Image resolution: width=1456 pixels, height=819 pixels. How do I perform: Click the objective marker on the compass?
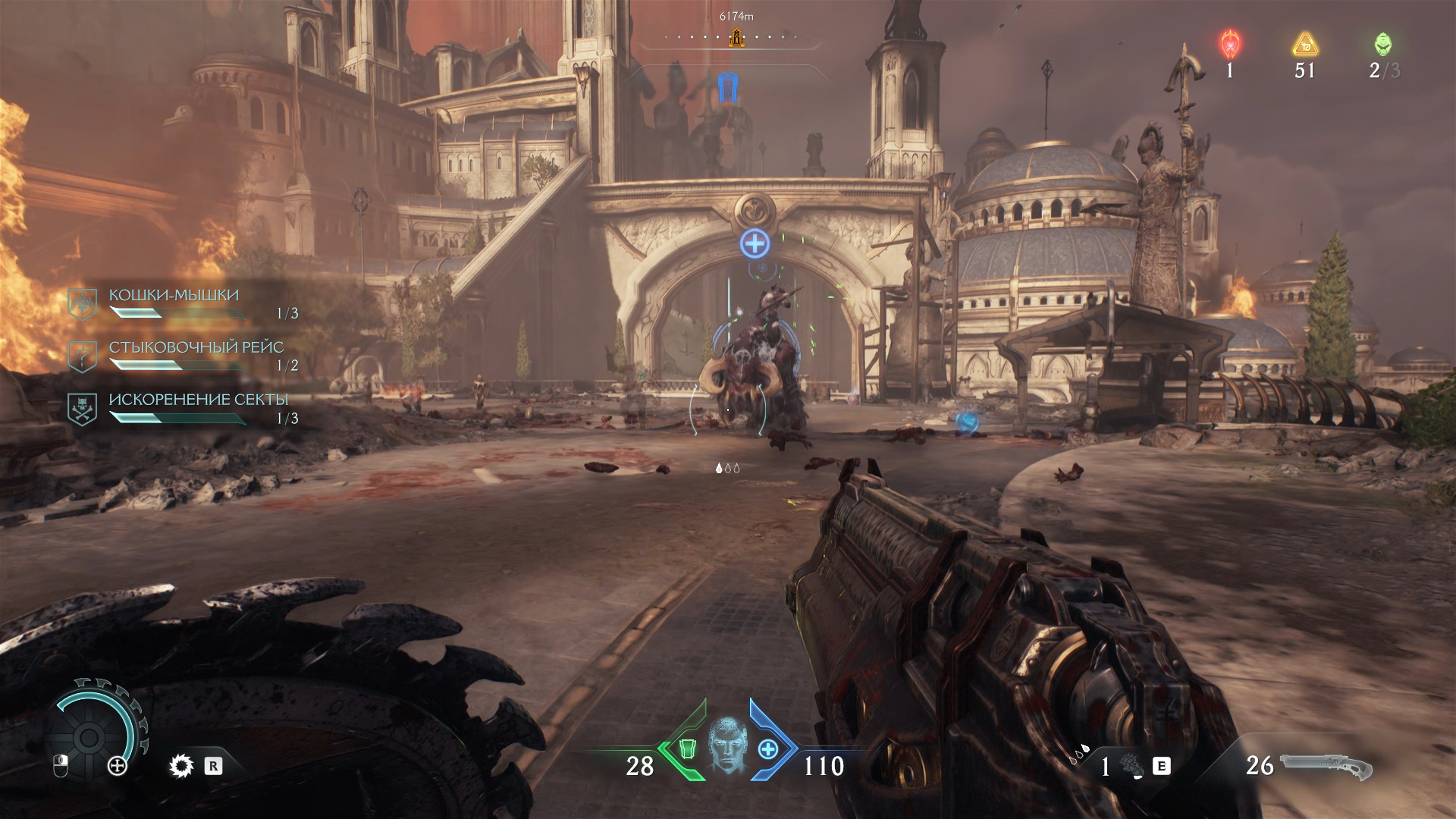click(x=735, y=36)
